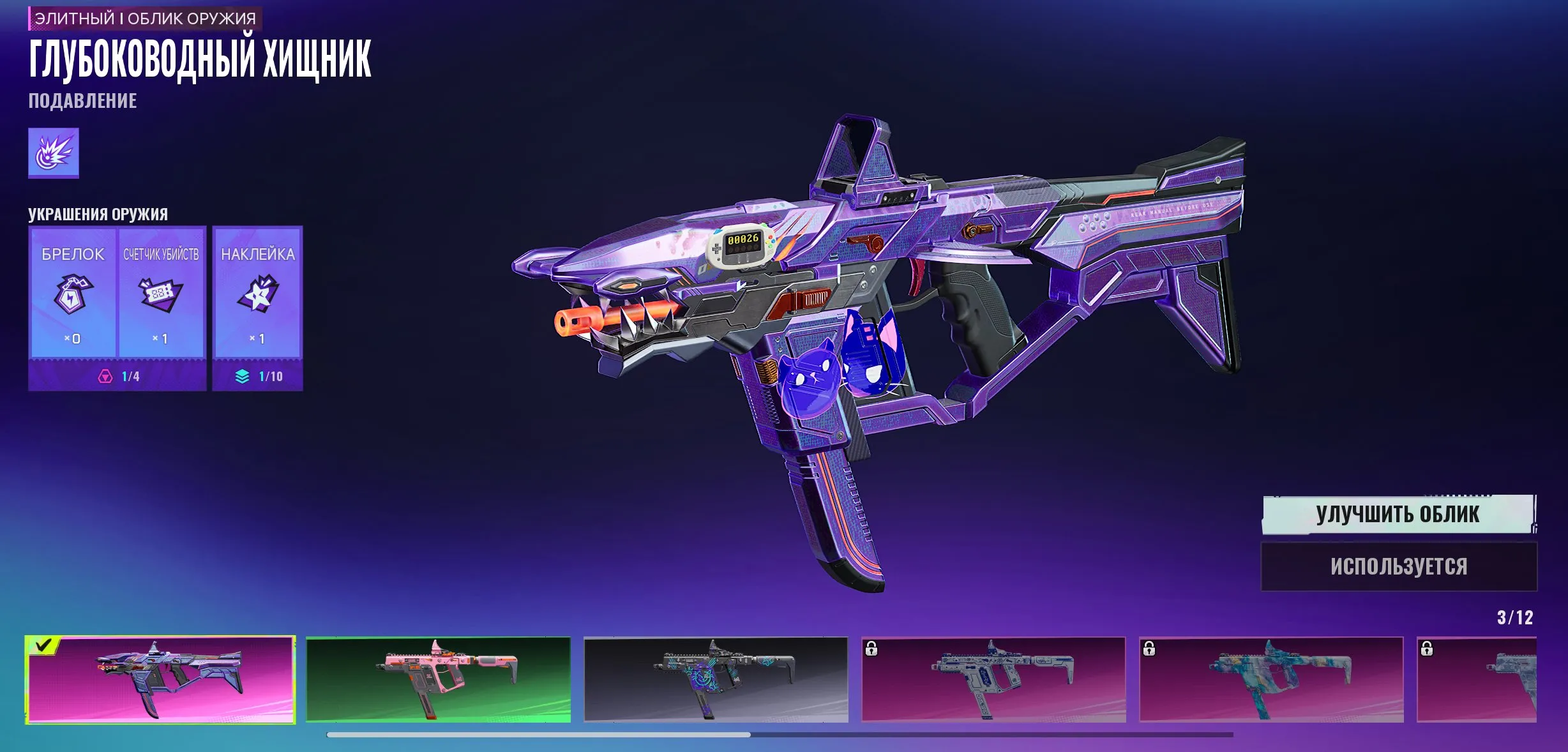Screen dimensions: 1568x752
Task: Click the purple suppression weapon type icon
Action: click(54, 153)
